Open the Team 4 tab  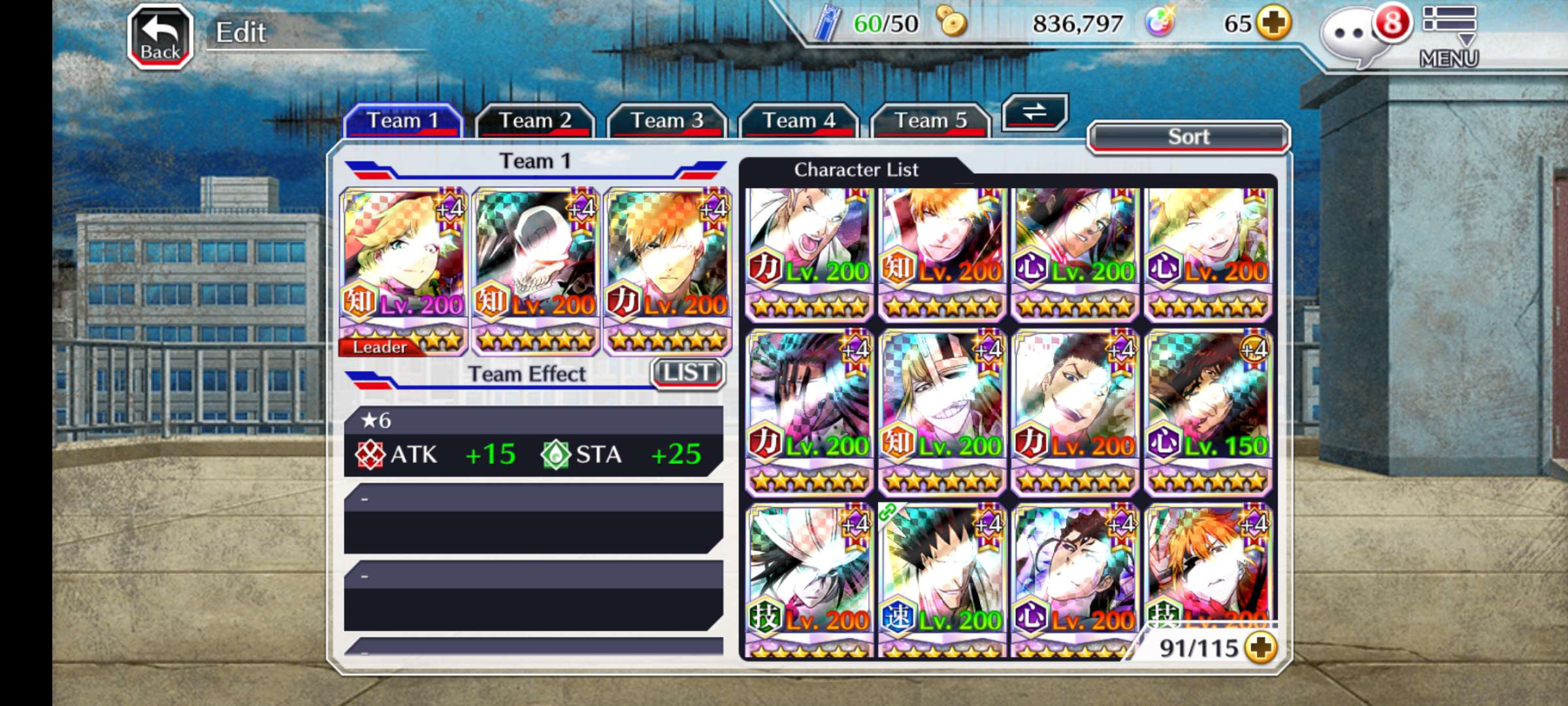[x=798, y=121]
